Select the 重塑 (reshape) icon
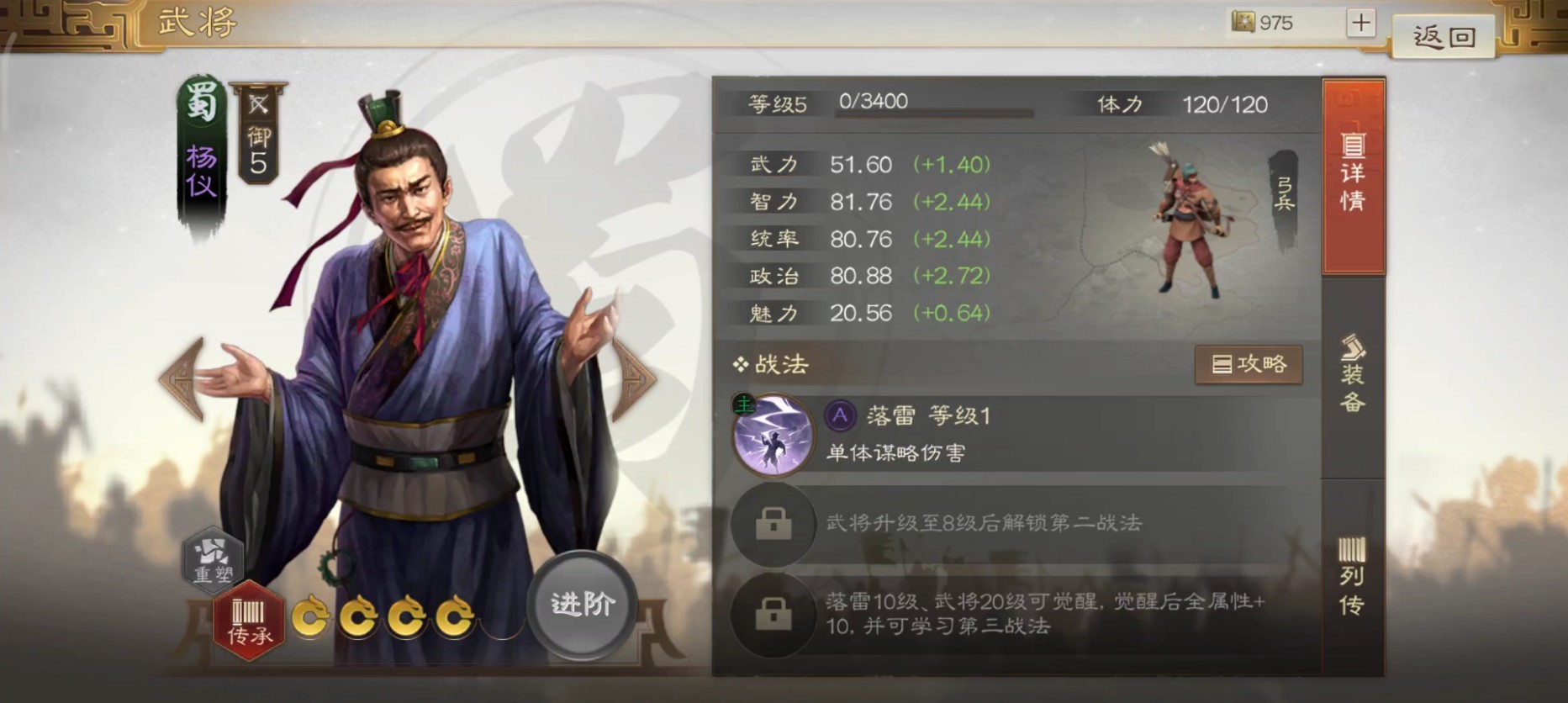1568x703 pixels. tap(212, 560)
